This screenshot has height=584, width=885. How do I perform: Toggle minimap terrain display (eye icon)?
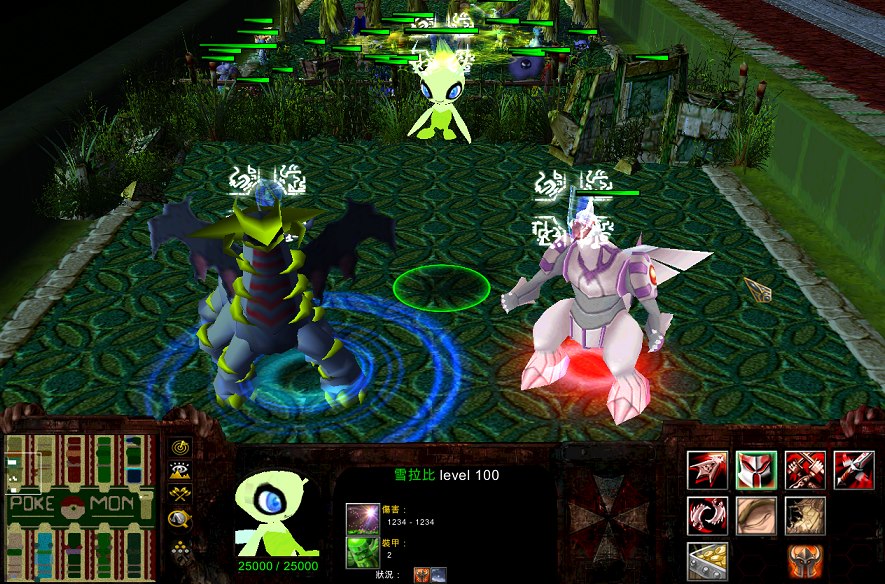click(180, 469)
